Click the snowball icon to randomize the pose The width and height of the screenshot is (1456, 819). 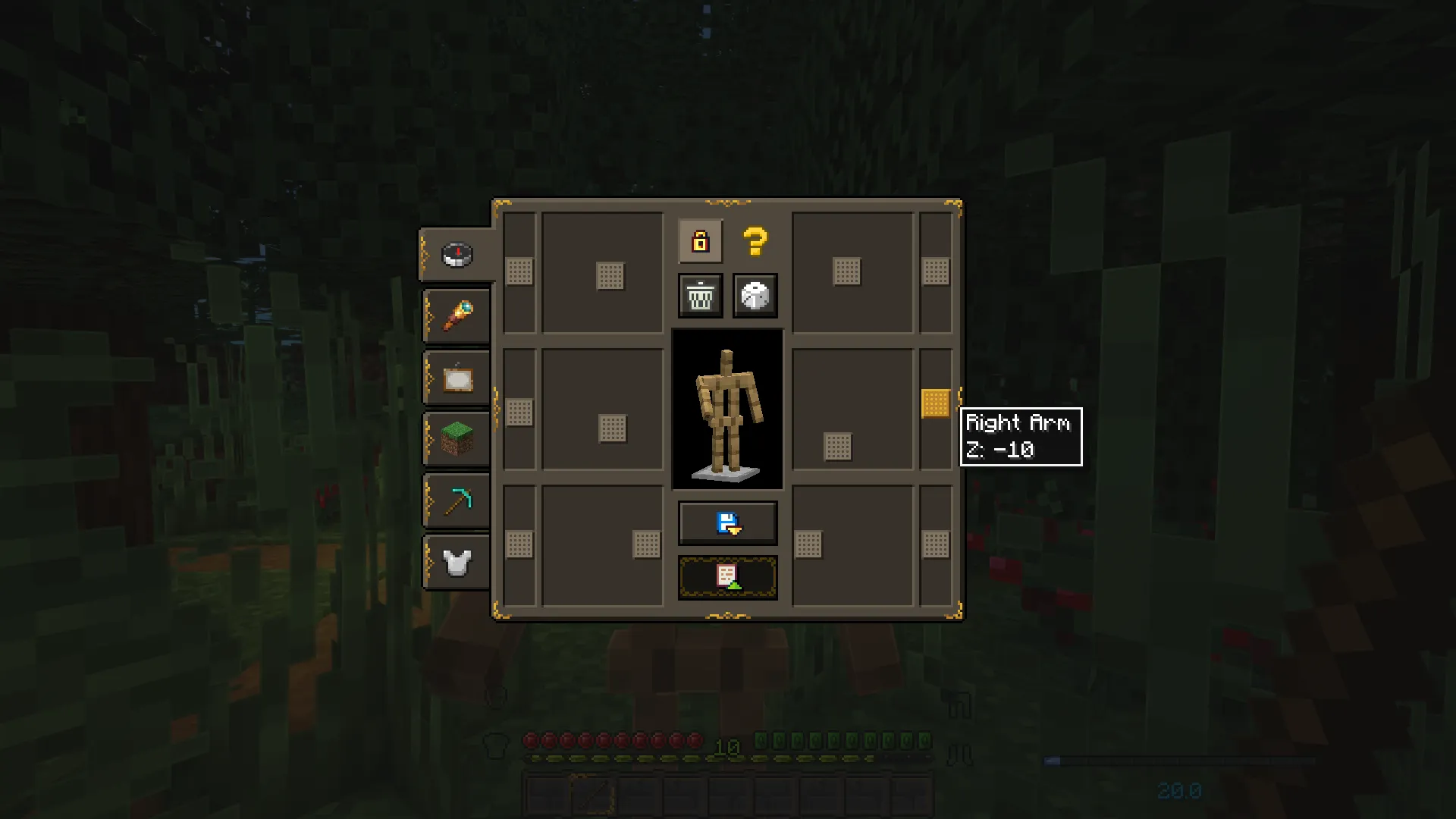(755, 295)
